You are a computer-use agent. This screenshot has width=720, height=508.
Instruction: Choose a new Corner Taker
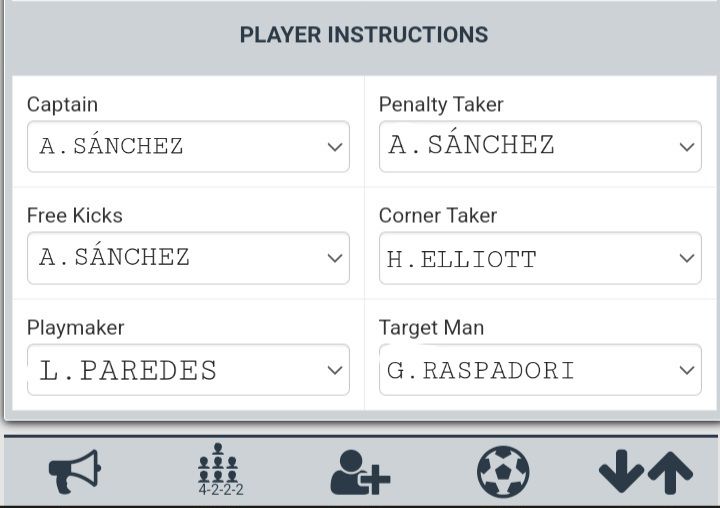click(x=540, y=258)
